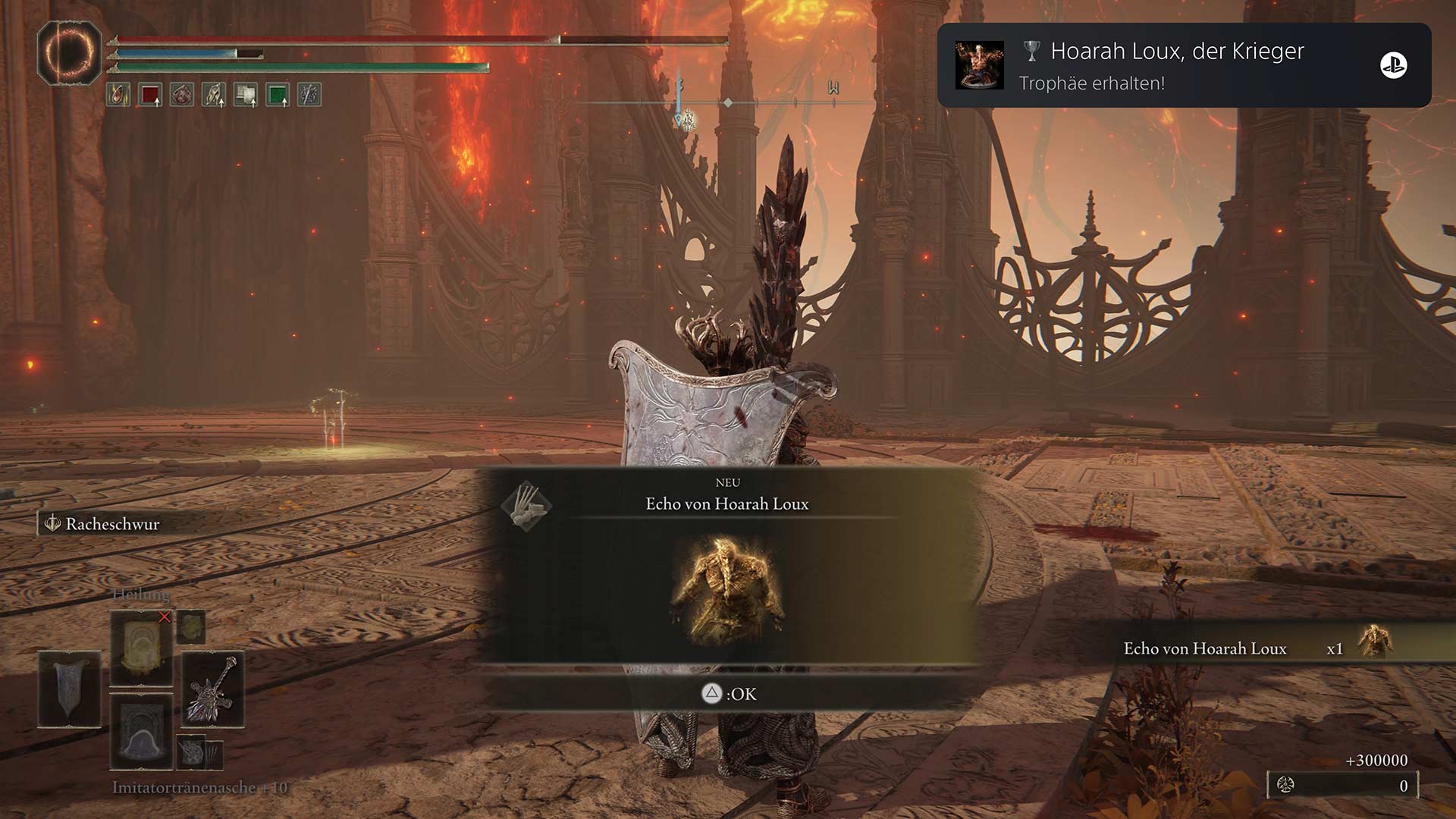Click the PlayStation logo on the trophy popup
The height and width of the screenshot is (819, 1456).
click(x=1393, y=65)
